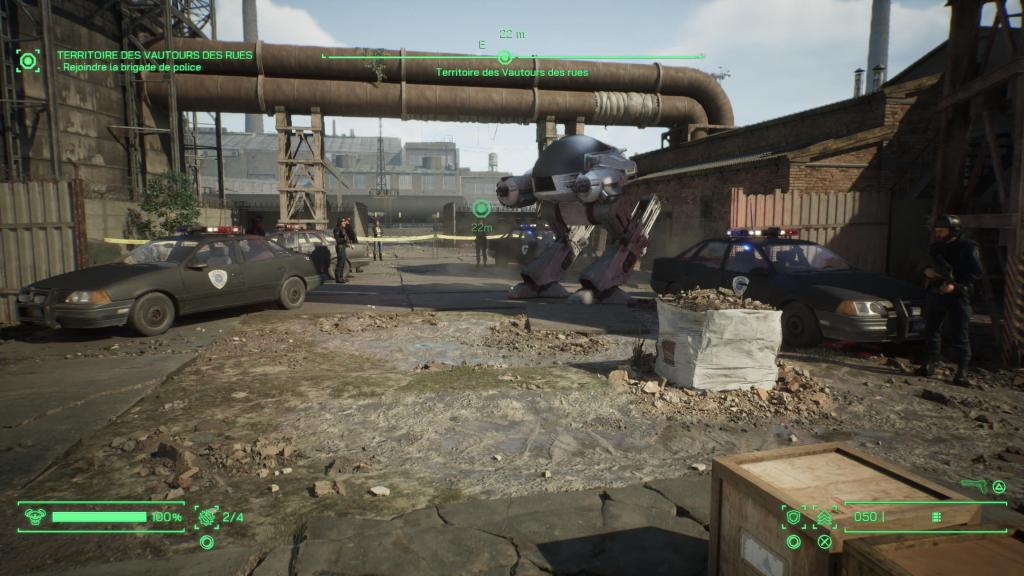Select the objective waypoint marker showing 22m

click(481, 208)
